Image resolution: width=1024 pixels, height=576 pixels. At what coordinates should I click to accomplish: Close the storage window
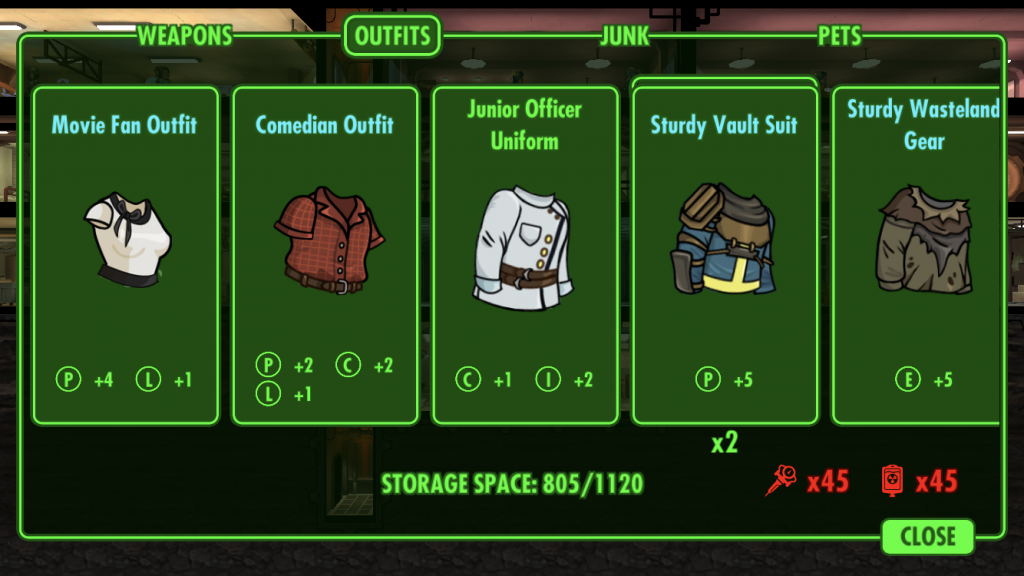pyautogui.click(x=927, y=536)
